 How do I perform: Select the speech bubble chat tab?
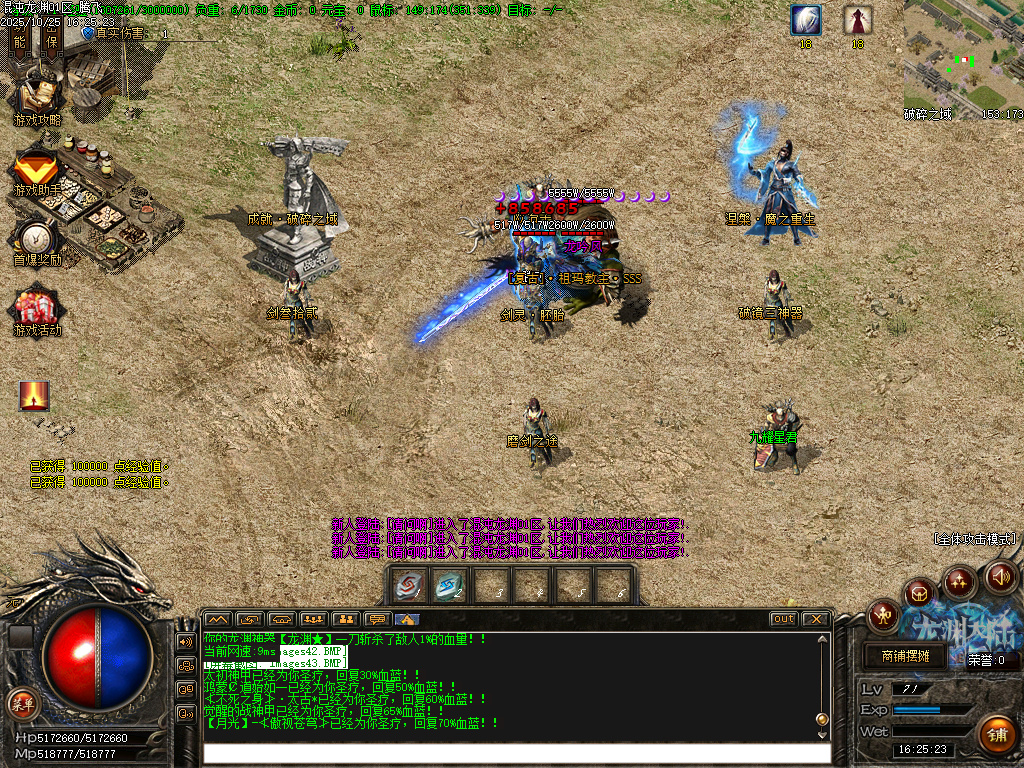(x=377, y=619)
